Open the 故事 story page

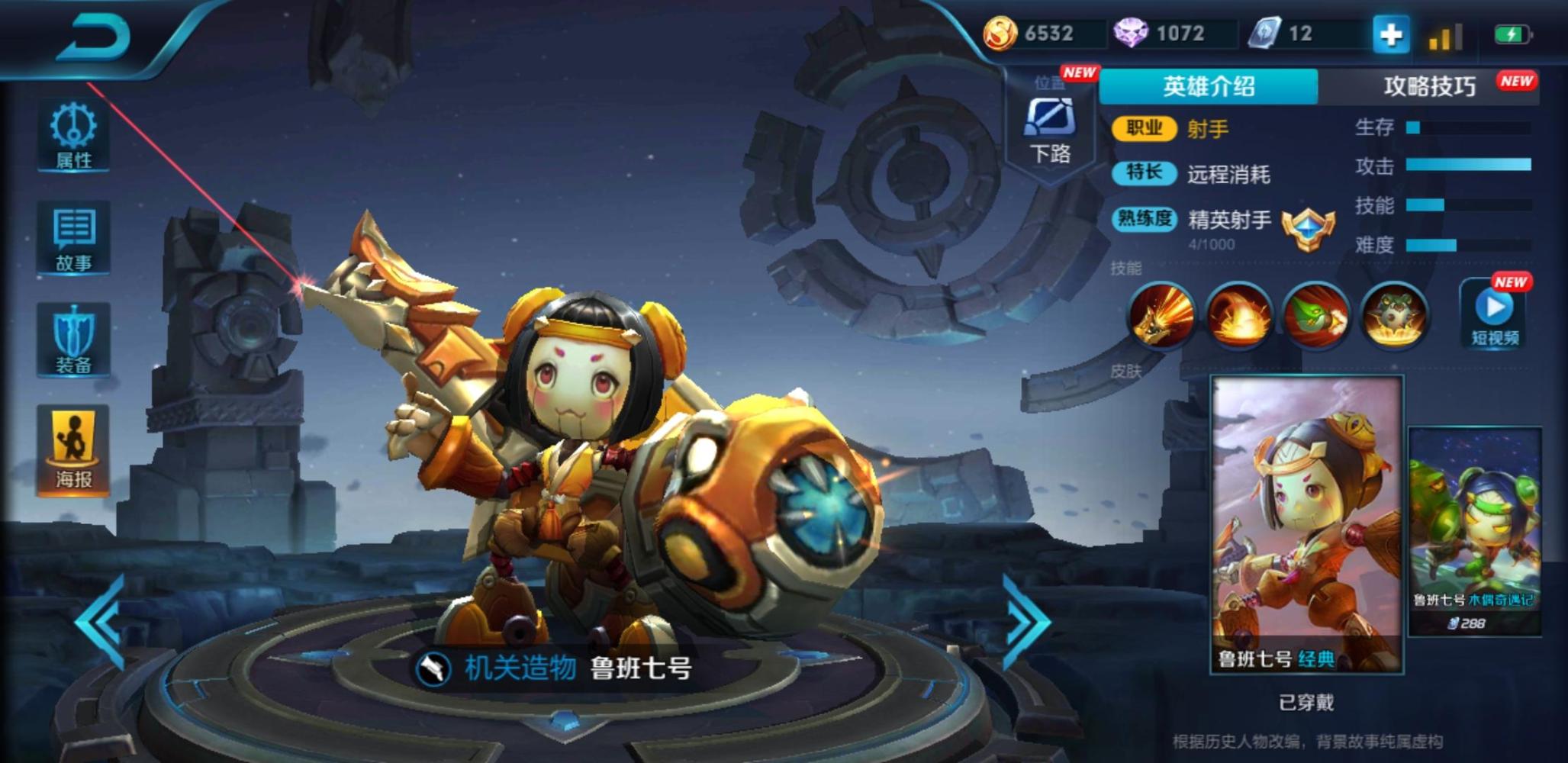(73, 238)
